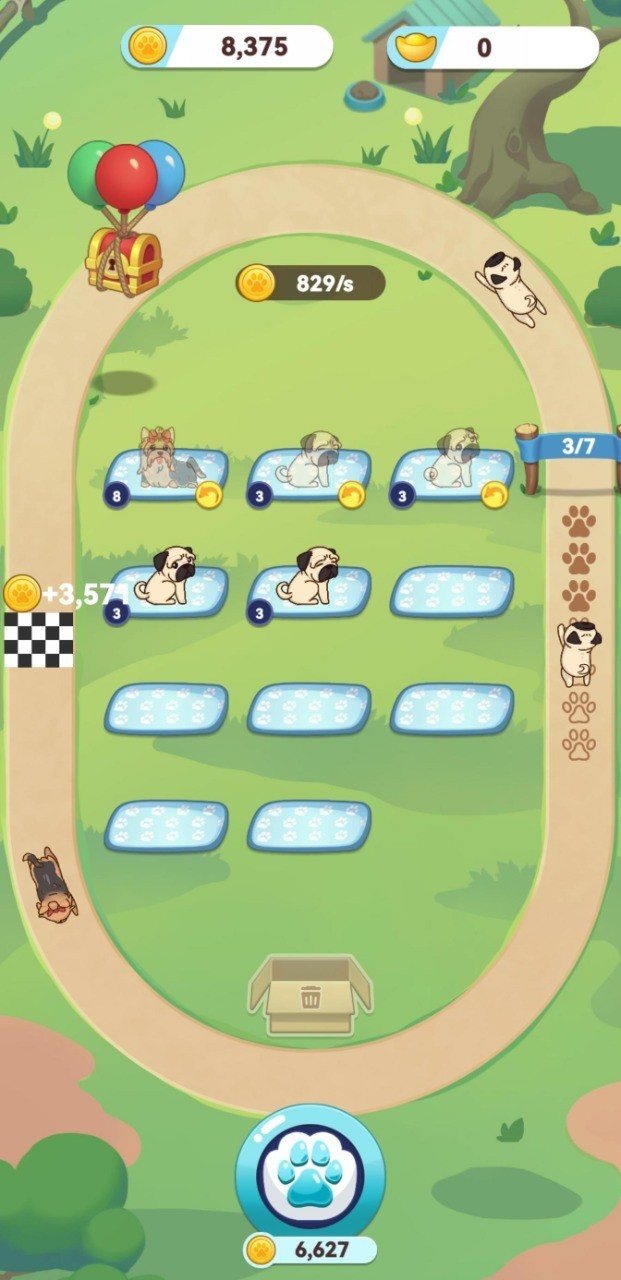The width and height of the screenshot is (621, 1280).
Task: Click the cardboard trash bin box
Action: tap(310, 995)
